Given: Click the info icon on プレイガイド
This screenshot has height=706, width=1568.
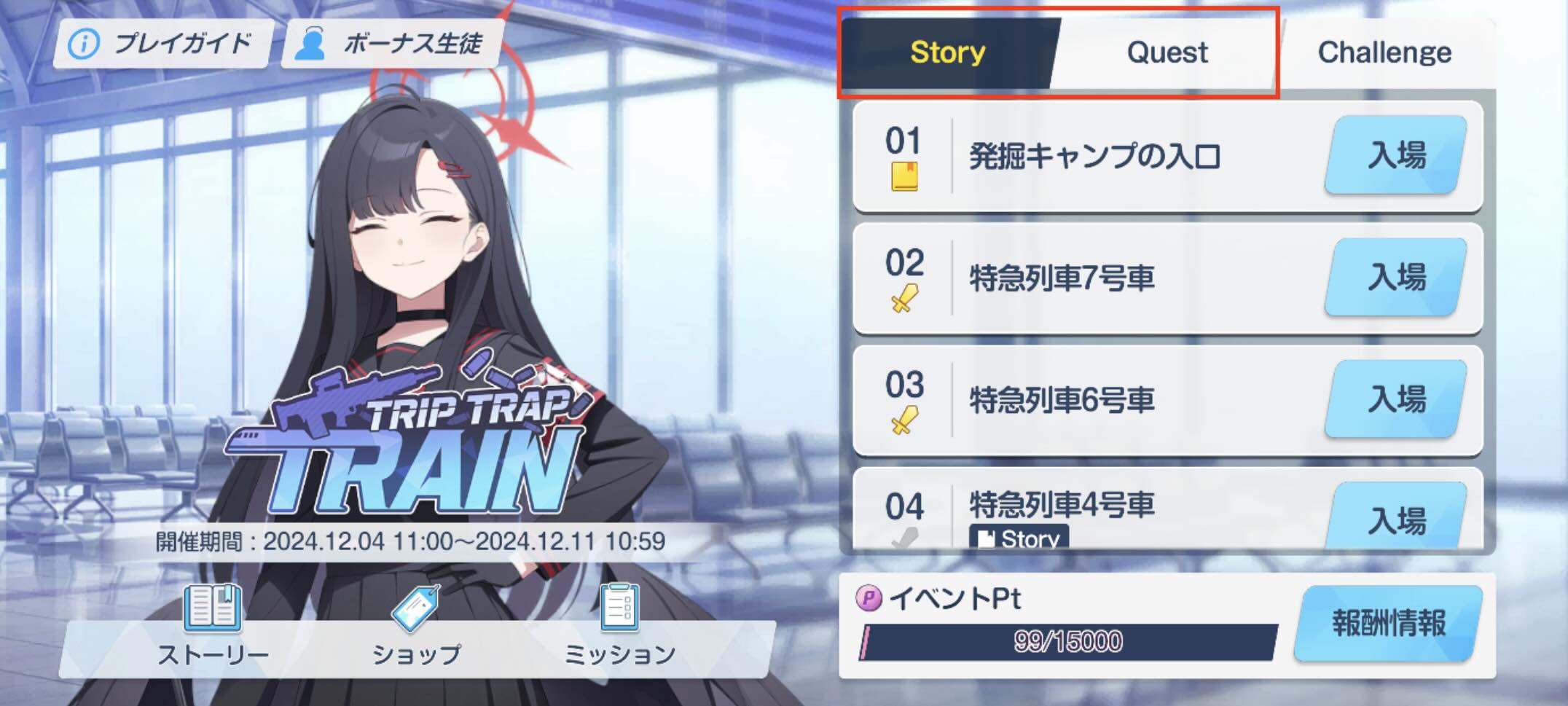Looking at the screenshot, I should tap(82, 42).
